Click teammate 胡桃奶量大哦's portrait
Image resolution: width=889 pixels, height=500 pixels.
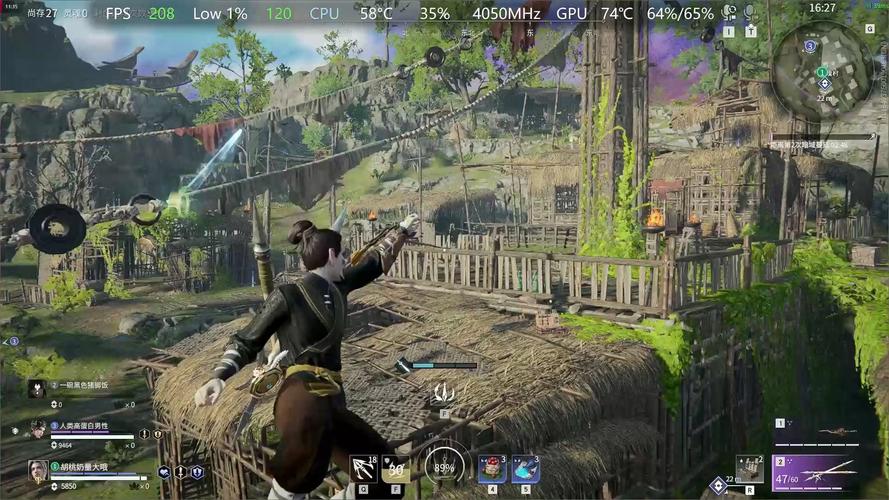(x=38, y=471)
